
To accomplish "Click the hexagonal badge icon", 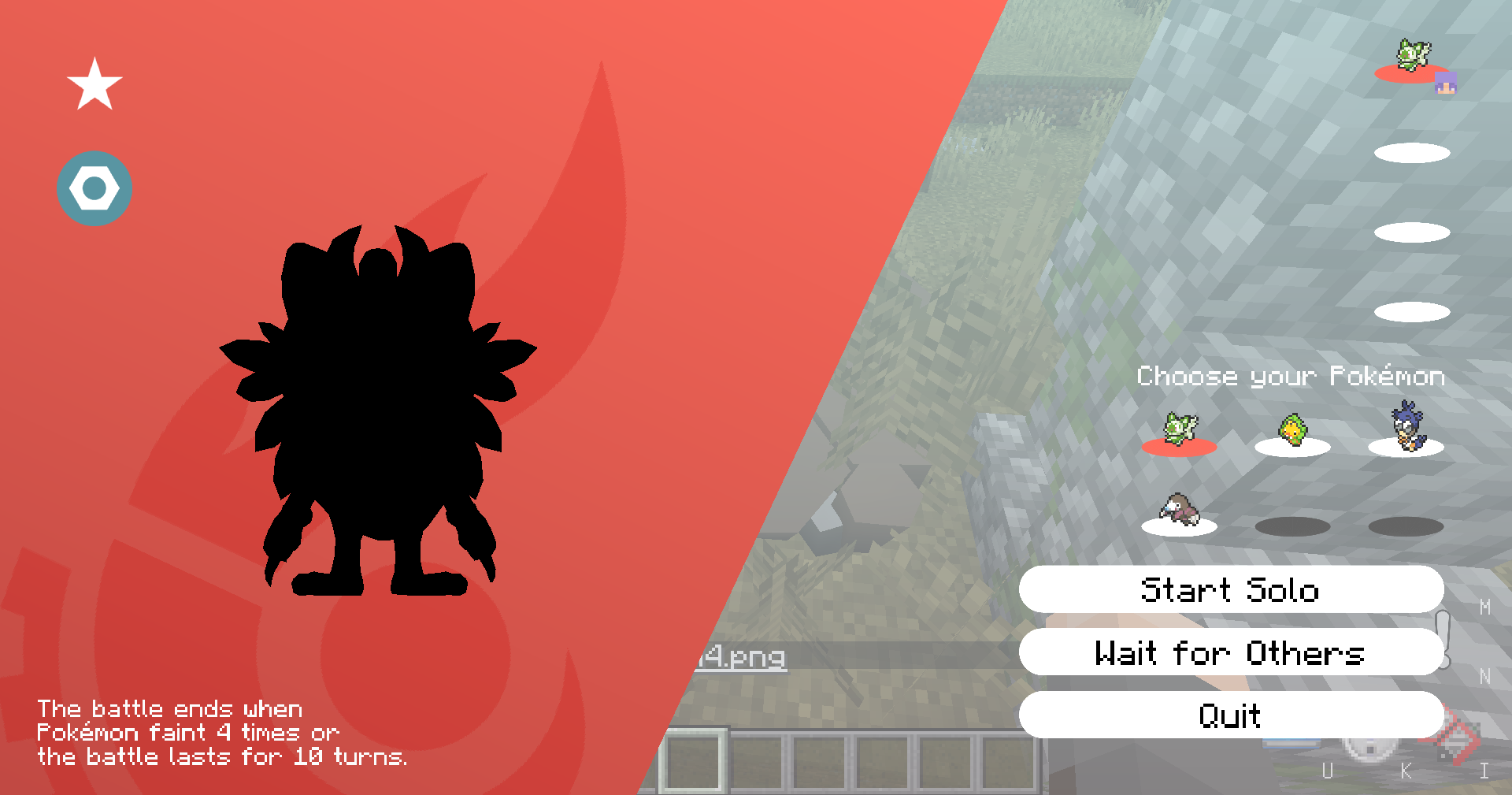I will click(x=94, y=188).
